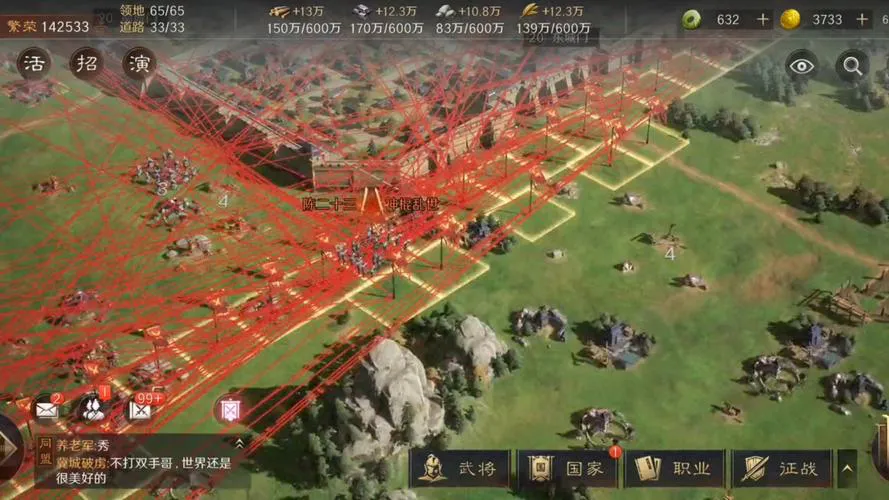The width and height of the screenshot is (889, 500).
Task: Click the red banner flag icon
Action: pos(227,409)
